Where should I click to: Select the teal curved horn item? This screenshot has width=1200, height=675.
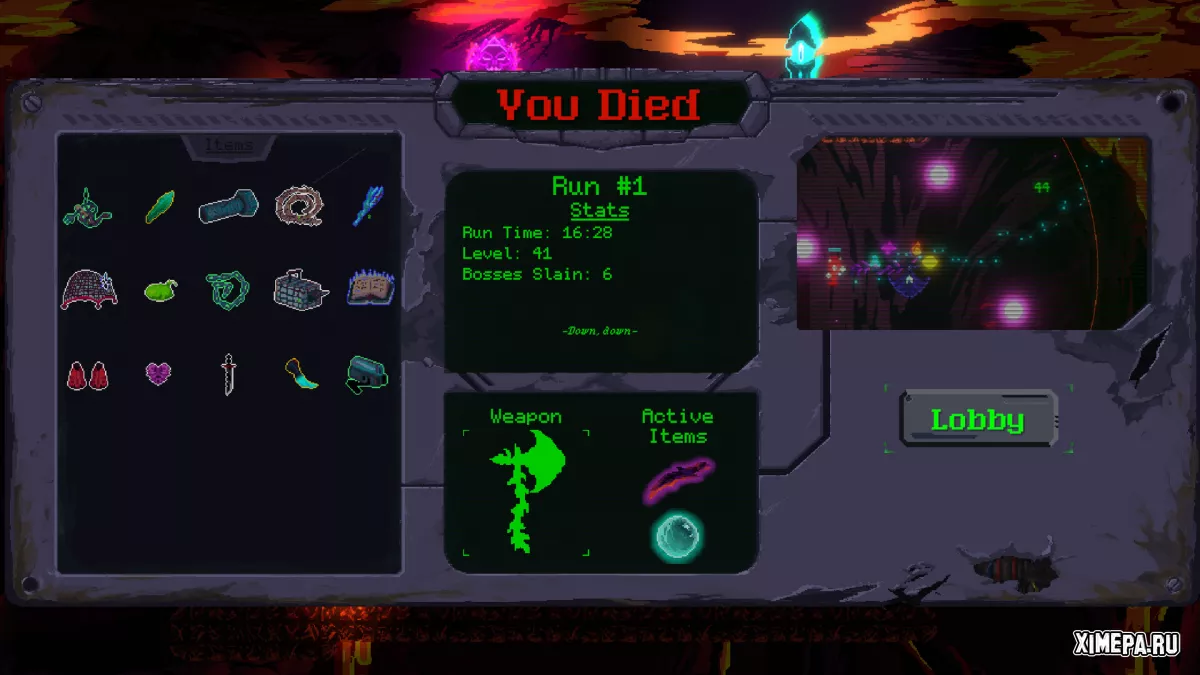pyautogui.click(x=300, y=374)
